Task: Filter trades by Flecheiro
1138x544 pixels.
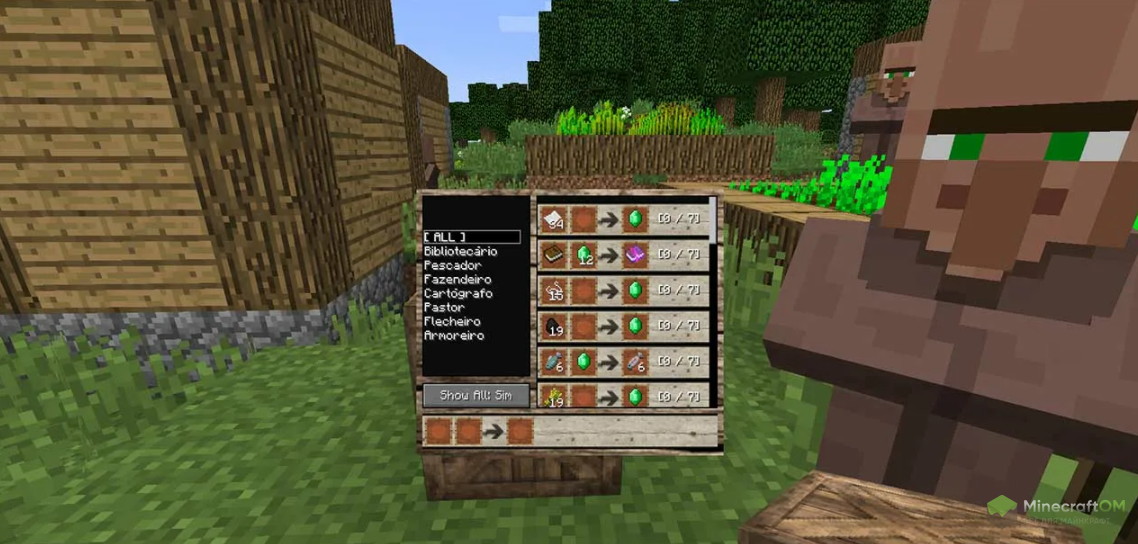Action: (x=452, y=322)
